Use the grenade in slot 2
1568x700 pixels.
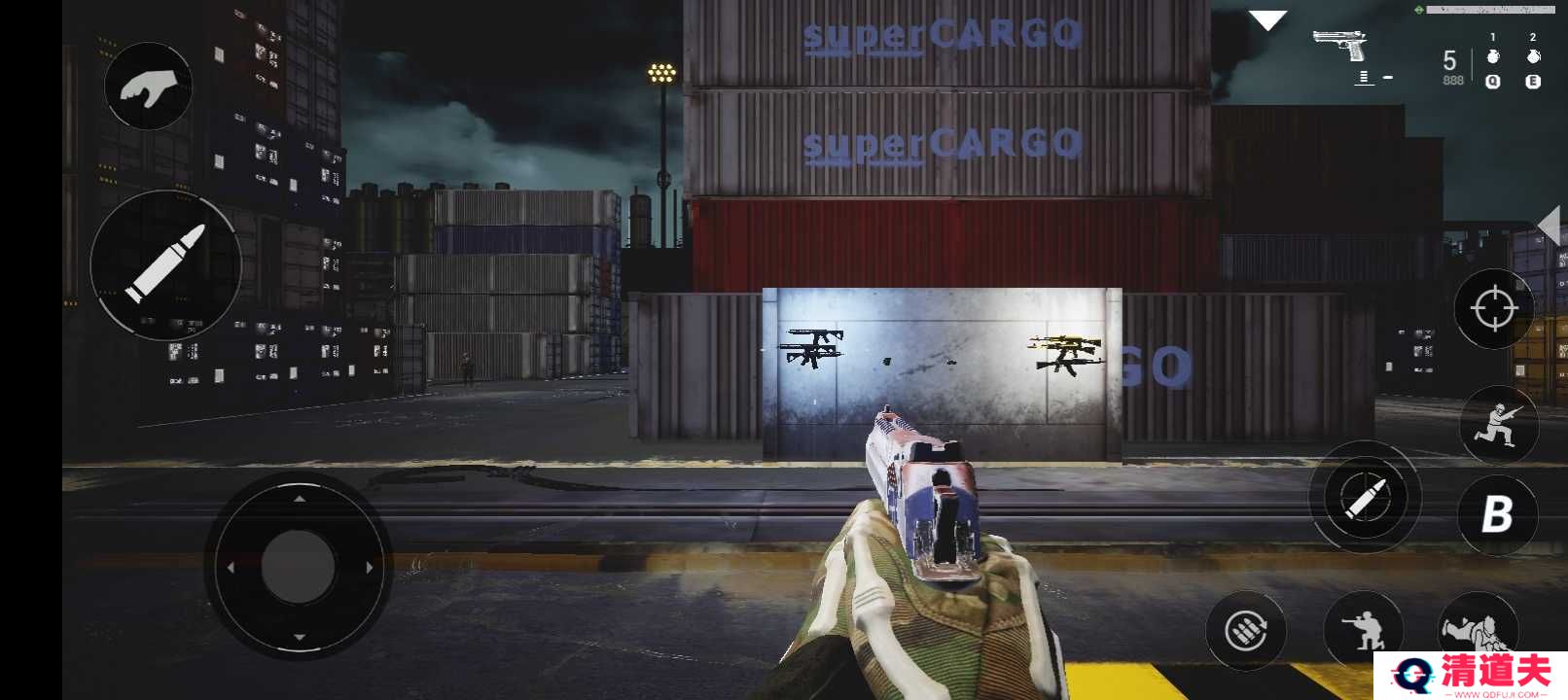pos(1533,57)
